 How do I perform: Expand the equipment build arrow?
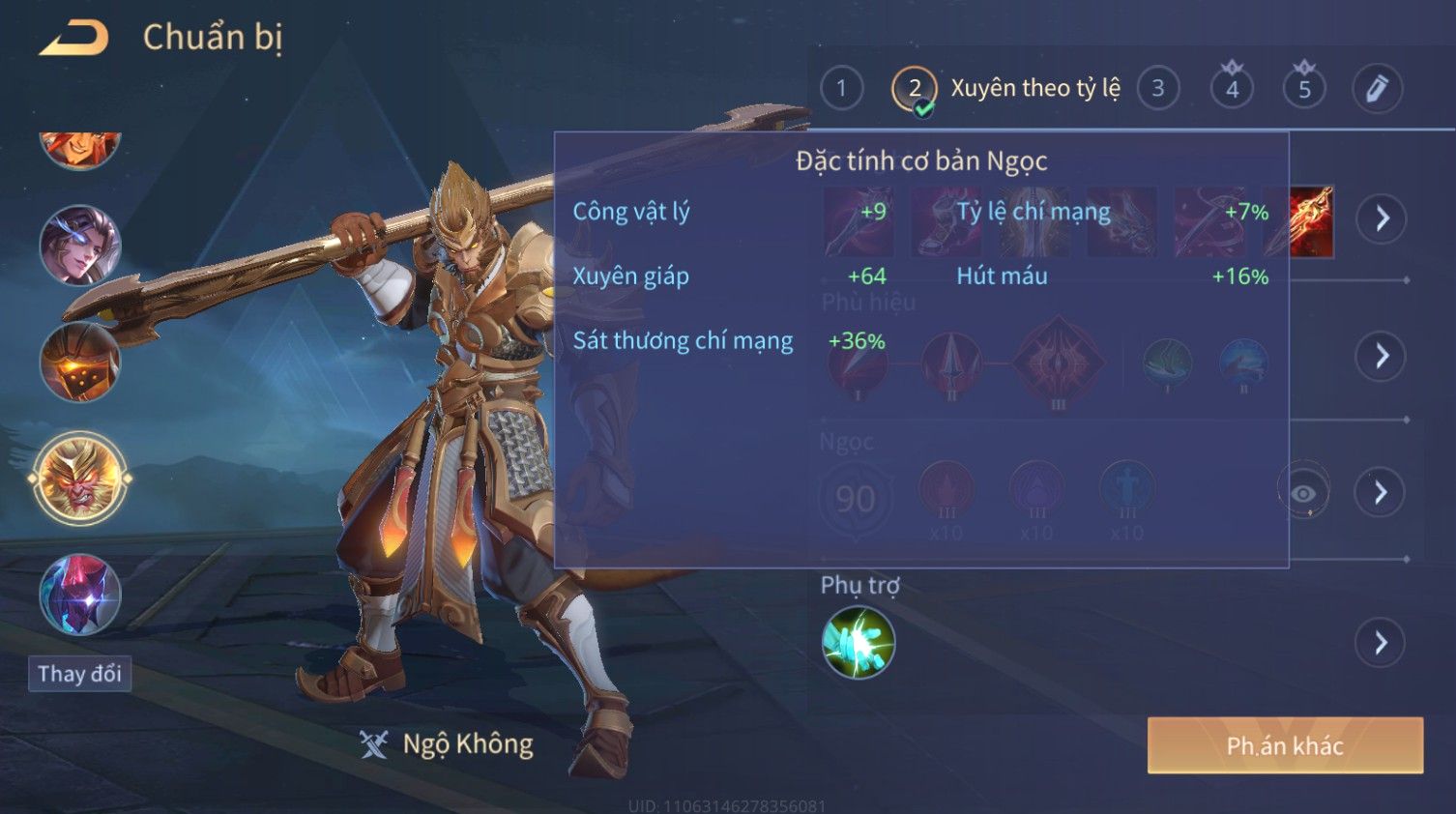tap(1382, 218)
